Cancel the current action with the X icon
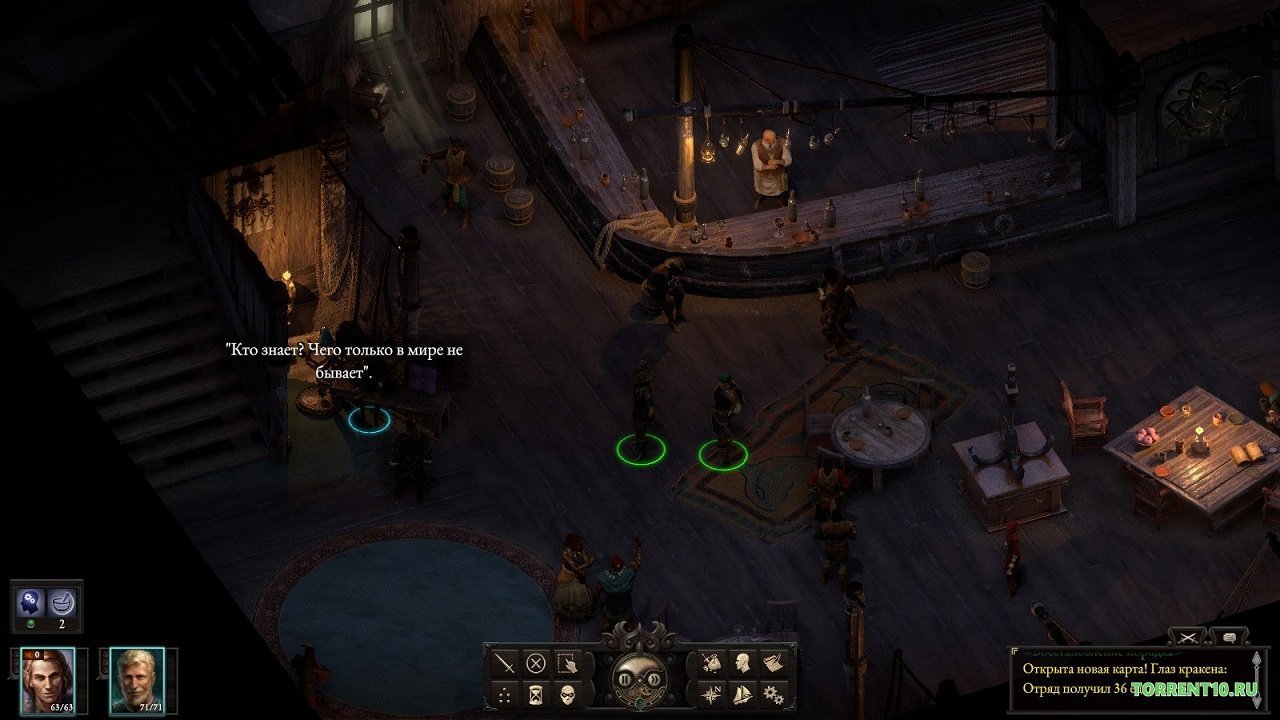1280x720 pixels. pos(535,664)
